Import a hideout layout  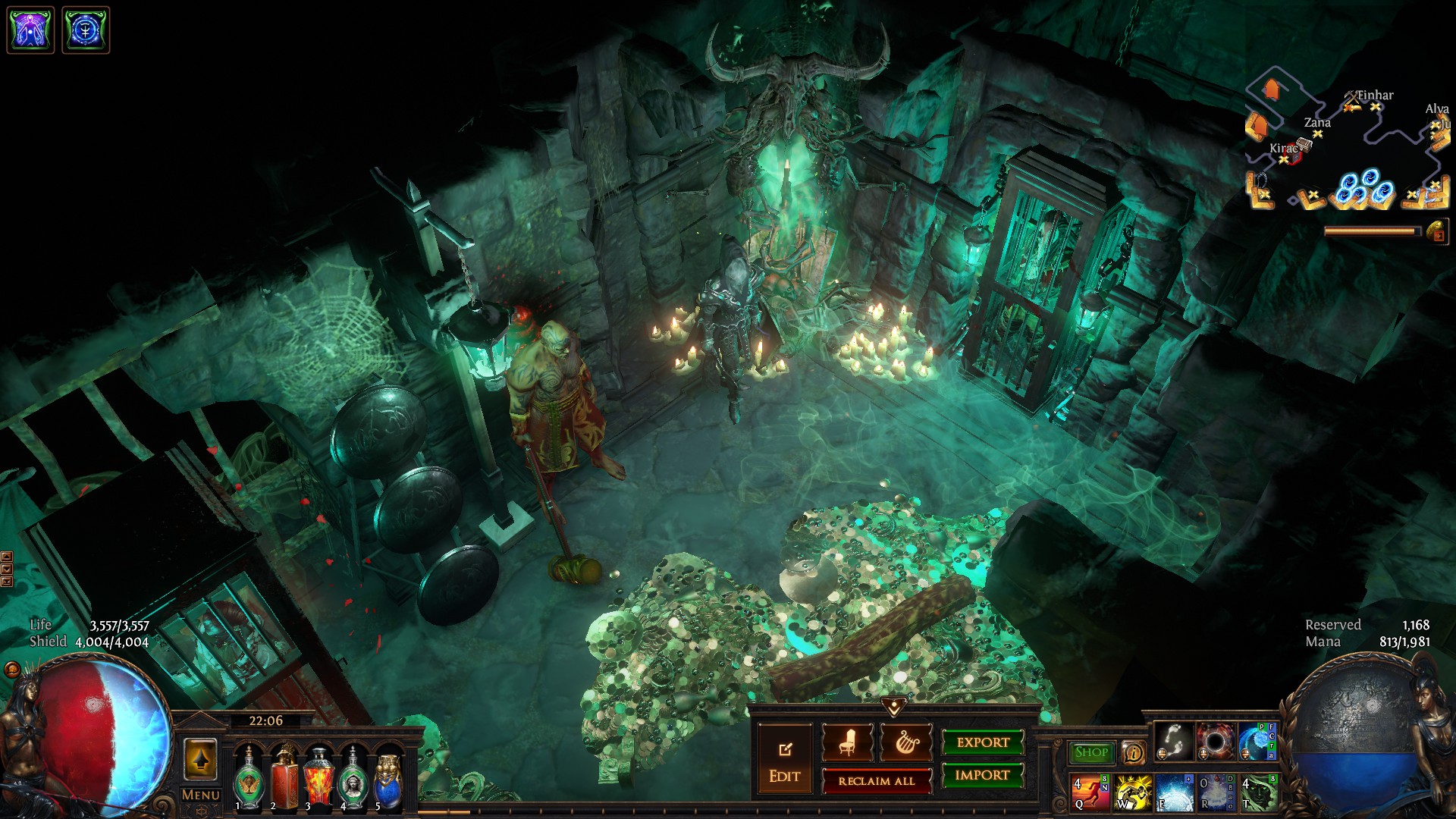[983, 775]
